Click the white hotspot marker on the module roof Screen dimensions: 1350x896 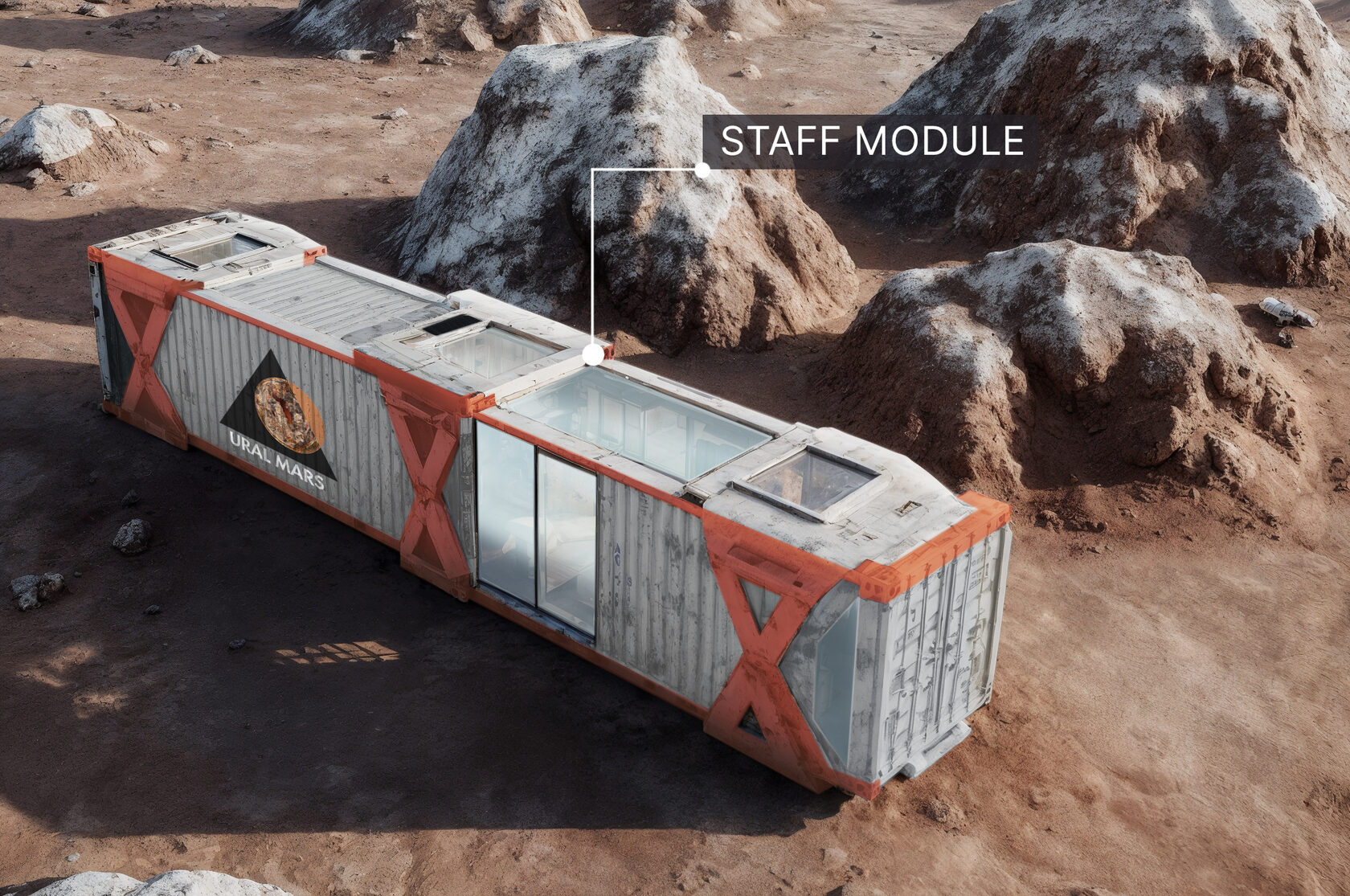coord(593,354)
